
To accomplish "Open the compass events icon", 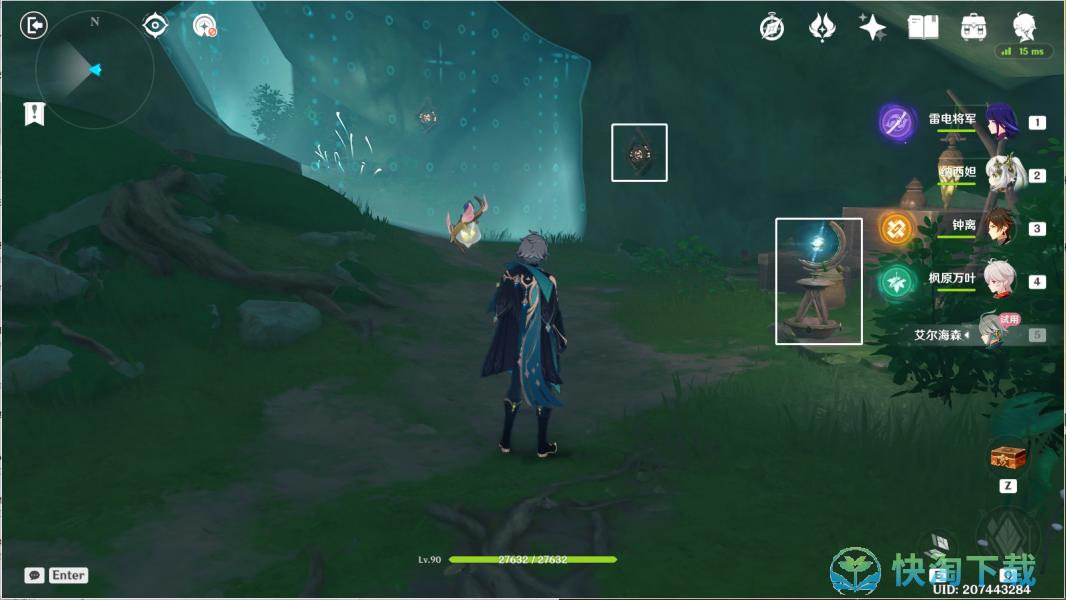I will 772,27.
